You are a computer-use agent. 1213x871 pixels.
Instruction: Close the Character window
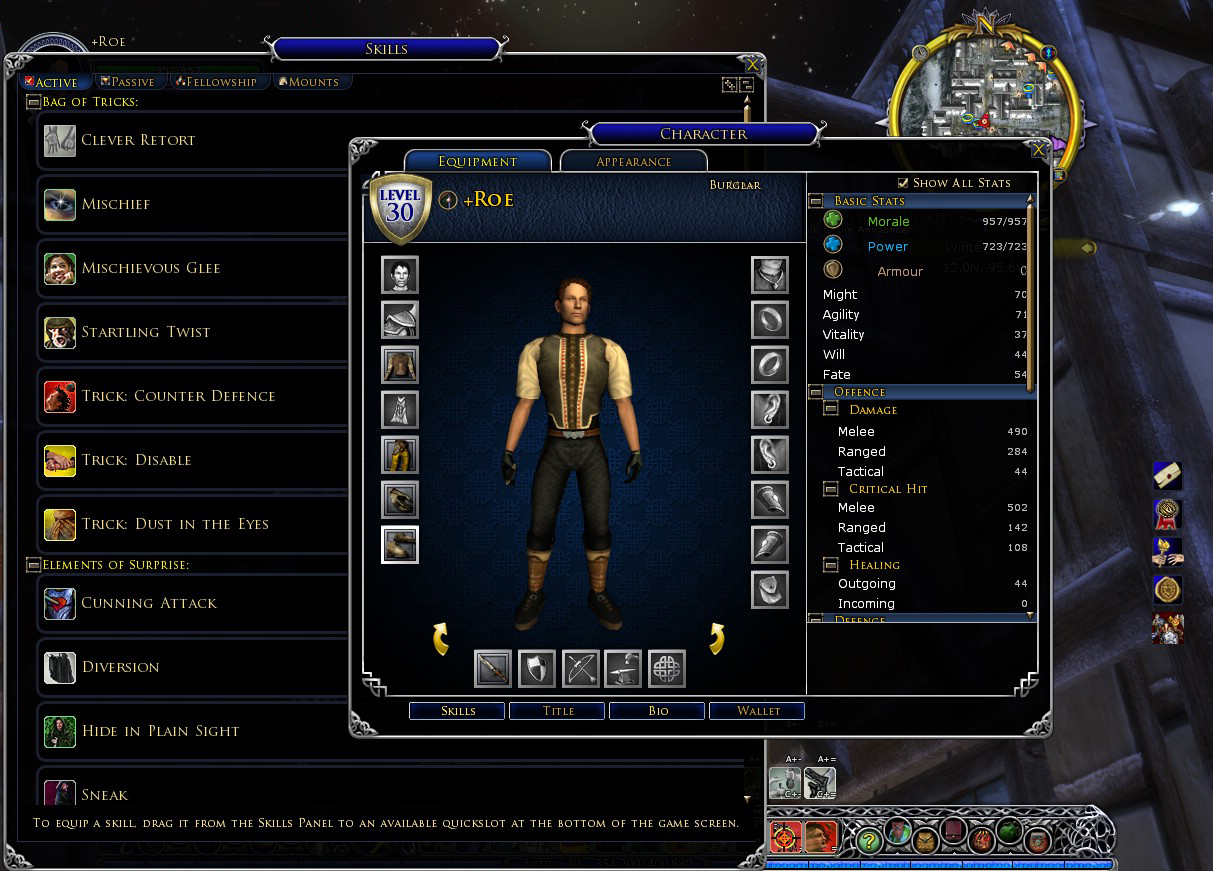[1039, 149]
